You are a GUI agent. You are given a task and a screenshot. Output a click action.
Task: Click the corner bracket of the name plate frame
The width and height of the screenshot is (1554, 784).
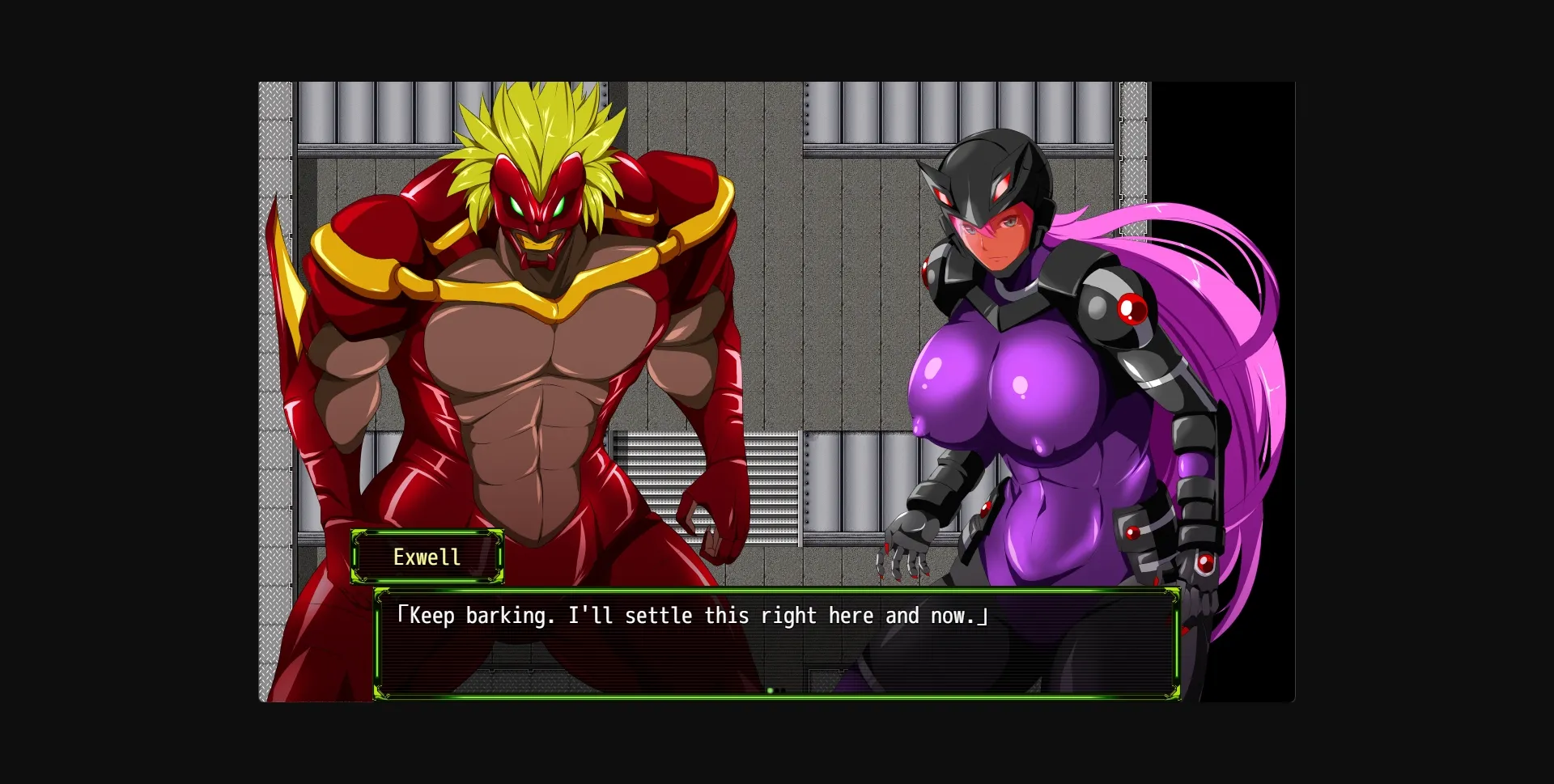[x=355, y=534]
